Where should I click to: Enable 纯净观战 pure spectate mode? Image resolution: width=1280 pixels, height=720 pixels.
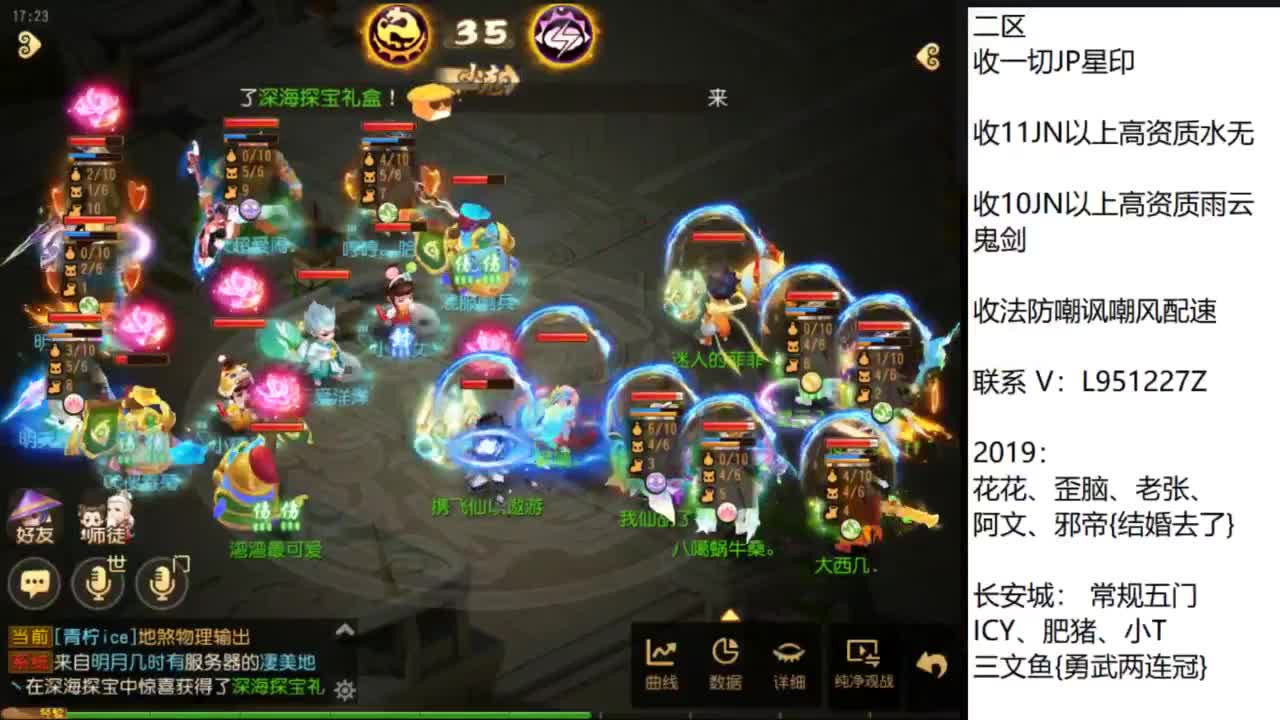pyautogui.click(x=862, y=662)
